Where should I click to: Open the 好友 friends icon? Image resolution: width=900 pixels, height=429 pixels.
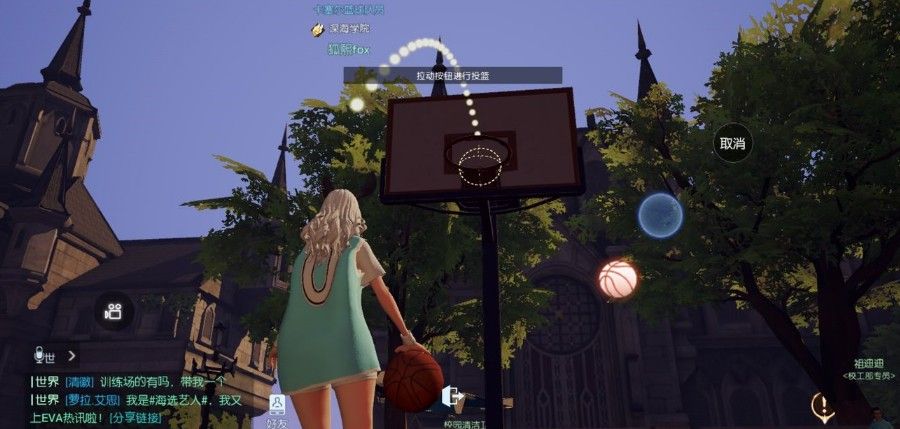276,408
